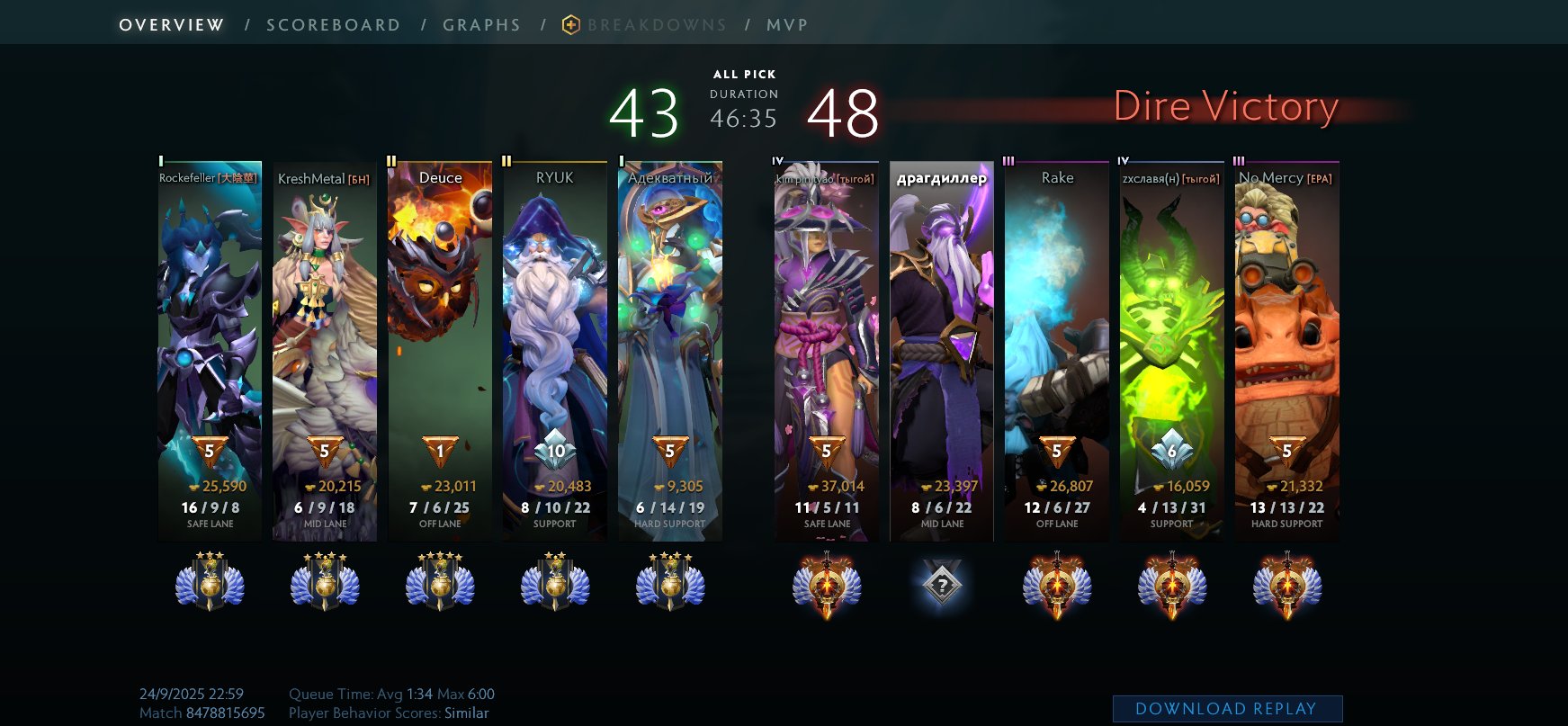Click the Match 8478815695 link
Image resolution: width=1568 pixels, height=726 pixels.
[202, 712]
